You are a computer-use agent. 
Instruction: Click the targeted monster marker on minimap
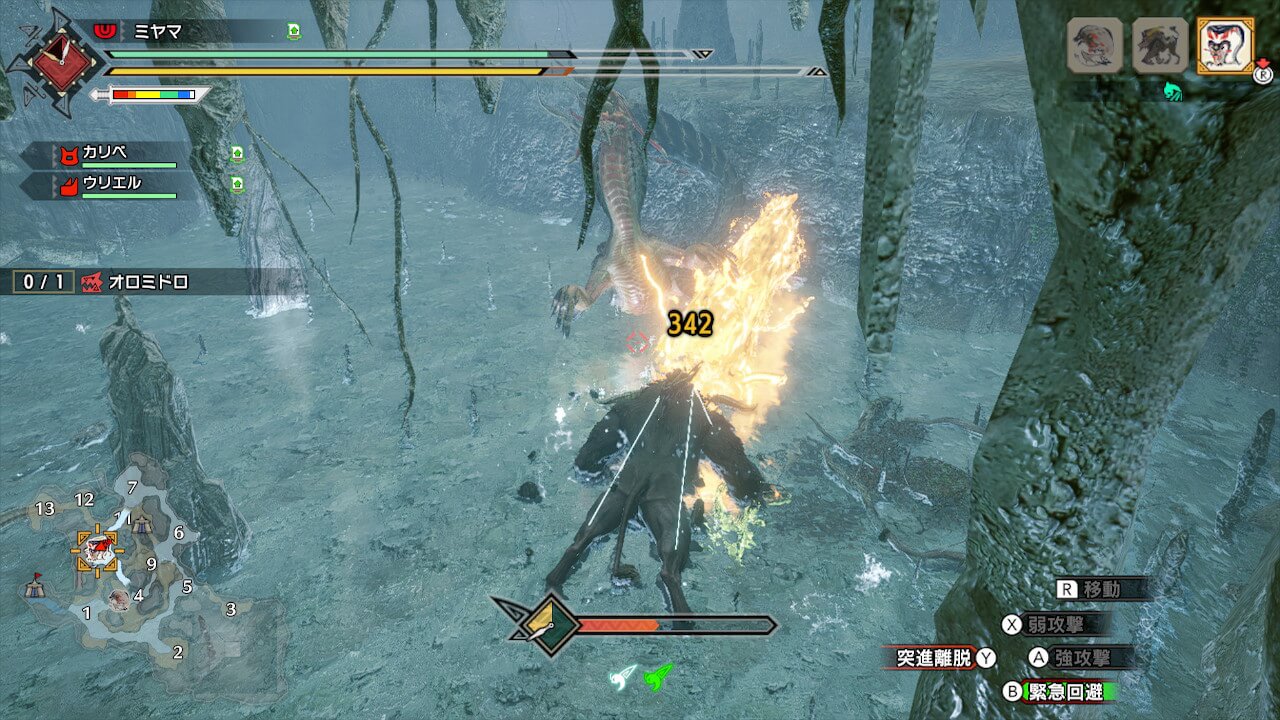point(98,548)
